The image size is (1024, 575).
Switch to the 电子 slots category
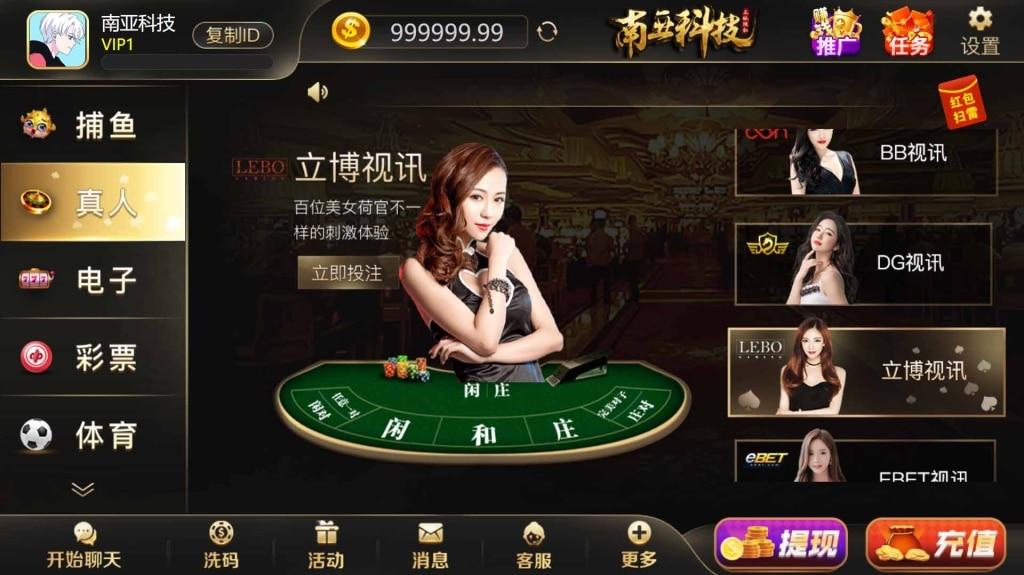tap(92, 279)
